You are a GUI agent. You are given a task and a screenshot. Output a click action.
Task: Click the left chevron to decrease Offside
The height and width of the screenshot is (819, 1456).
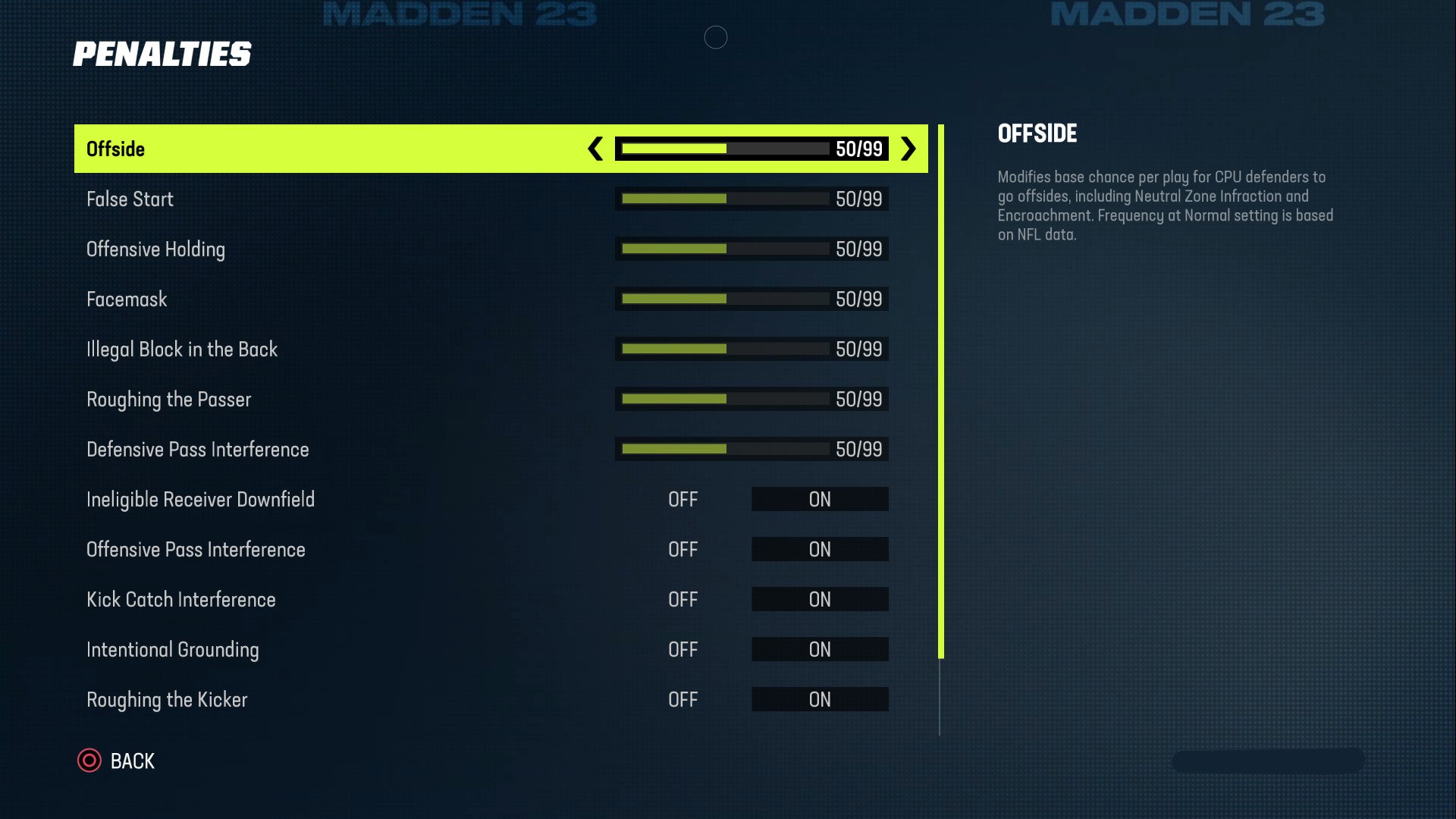(595, 149)
